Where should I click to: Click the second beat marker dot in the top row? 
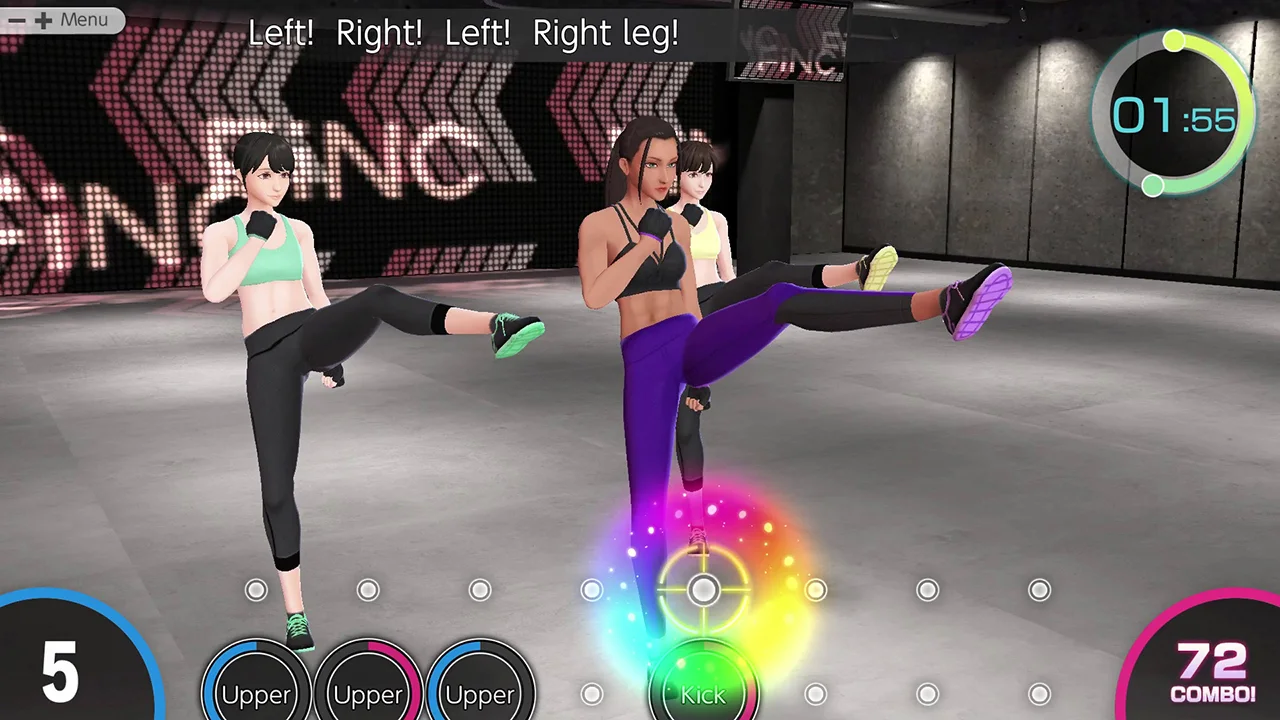368,590
